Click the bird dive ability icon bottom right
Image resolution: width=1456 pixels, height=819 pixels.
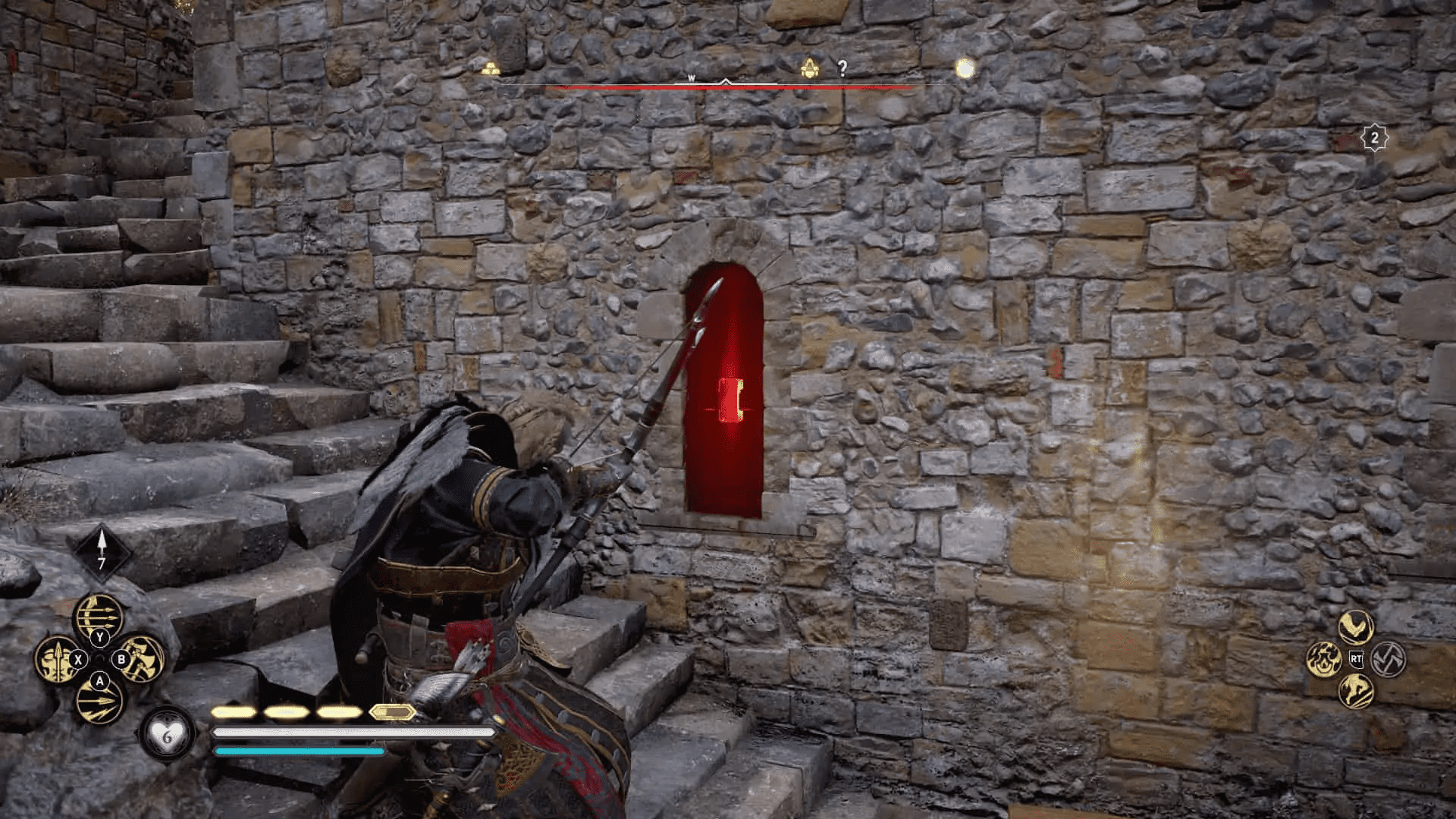pos(1355,628)
